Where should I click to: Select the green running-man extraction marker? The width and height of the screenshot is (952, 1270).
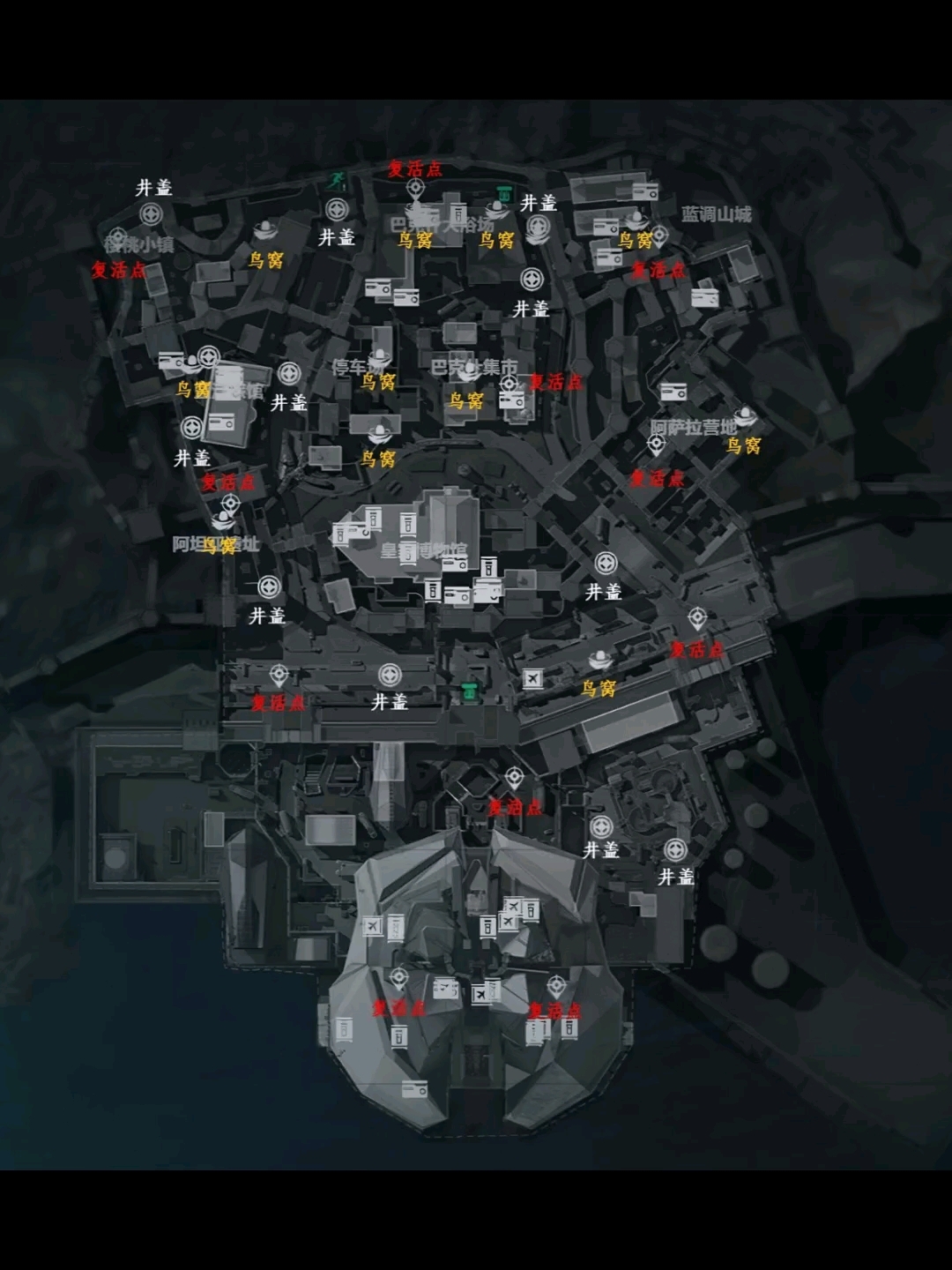[337, 182]
